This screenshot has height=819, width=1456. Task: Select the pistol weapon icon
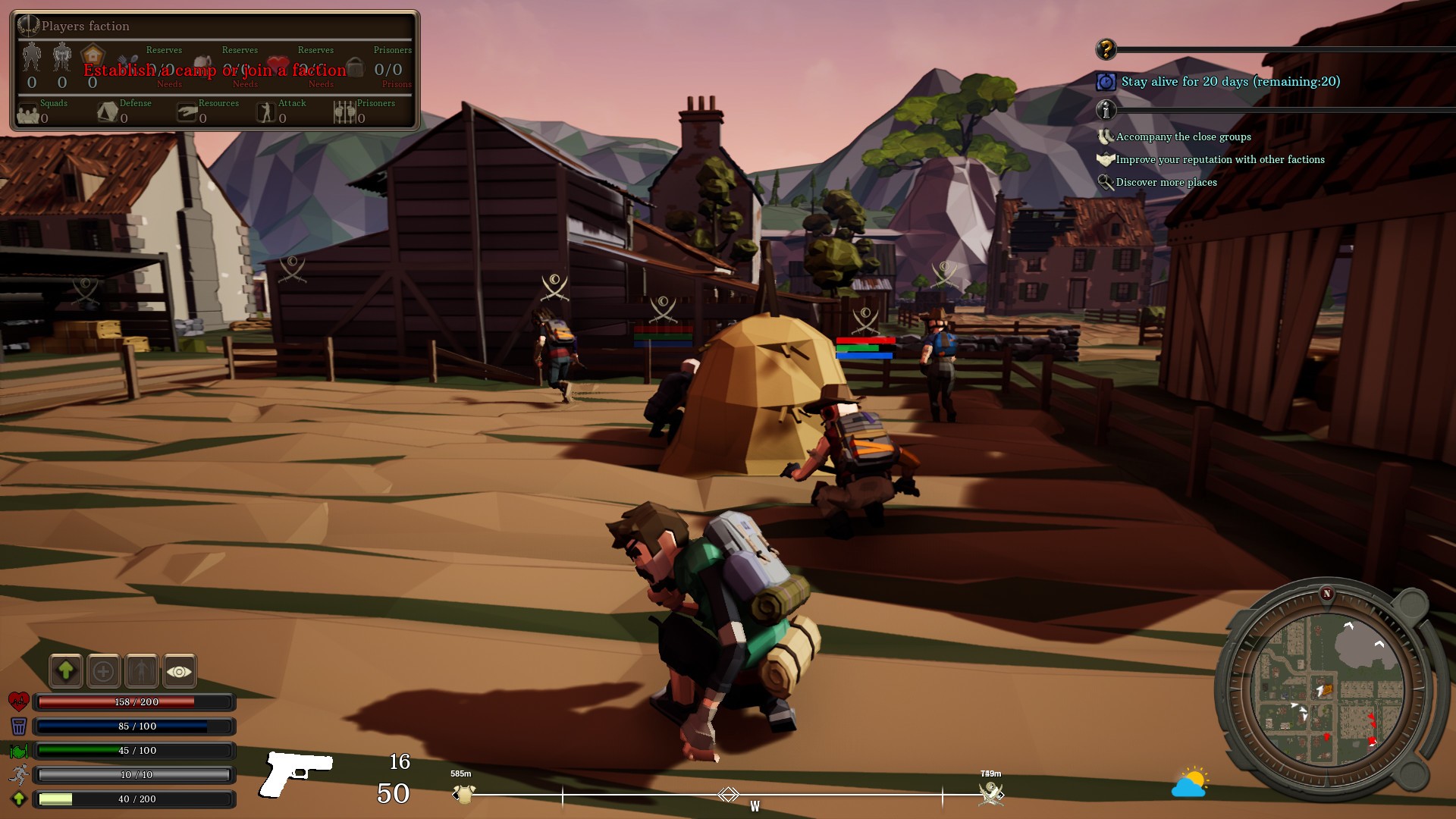point(297,772)
